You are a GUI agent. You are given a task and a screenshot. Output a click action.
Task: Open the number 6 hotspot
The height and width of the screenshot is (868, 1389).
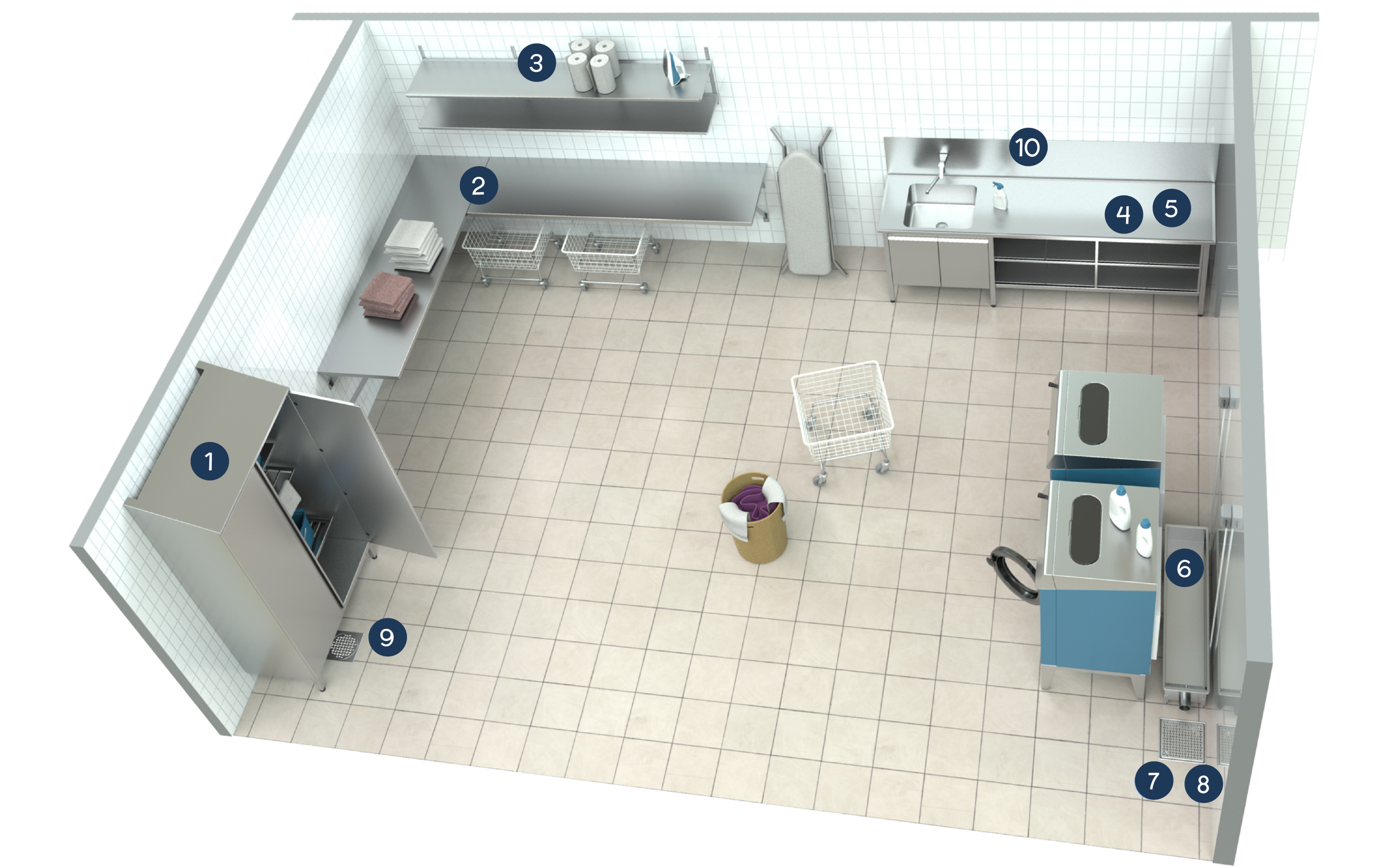pos(1183,568)
